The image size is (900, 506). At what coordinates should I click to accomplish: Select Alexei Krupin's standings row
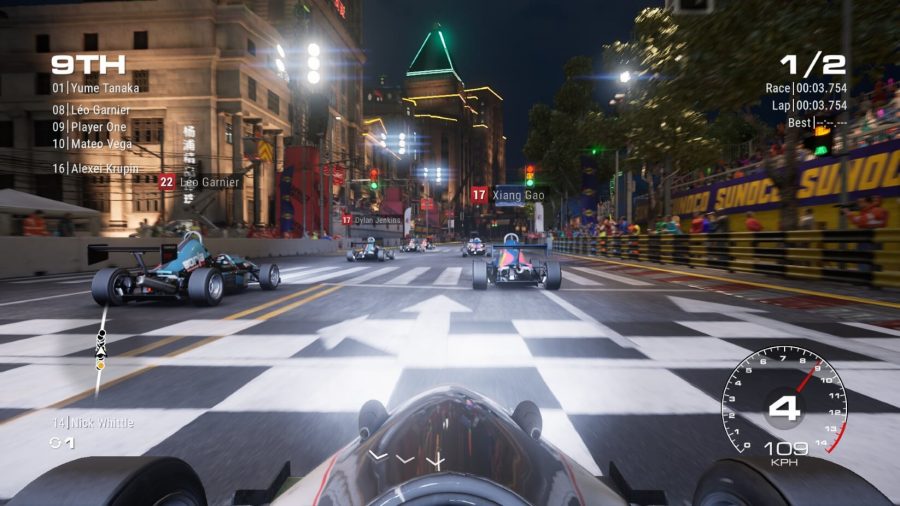94,169
